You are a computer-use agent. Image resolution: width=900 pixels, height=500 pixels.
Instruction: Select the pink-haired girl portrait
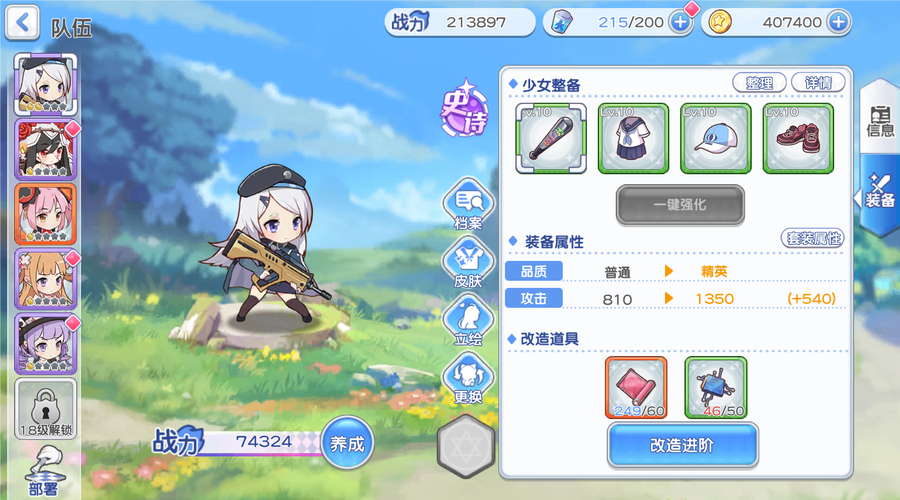click(44, 214)
